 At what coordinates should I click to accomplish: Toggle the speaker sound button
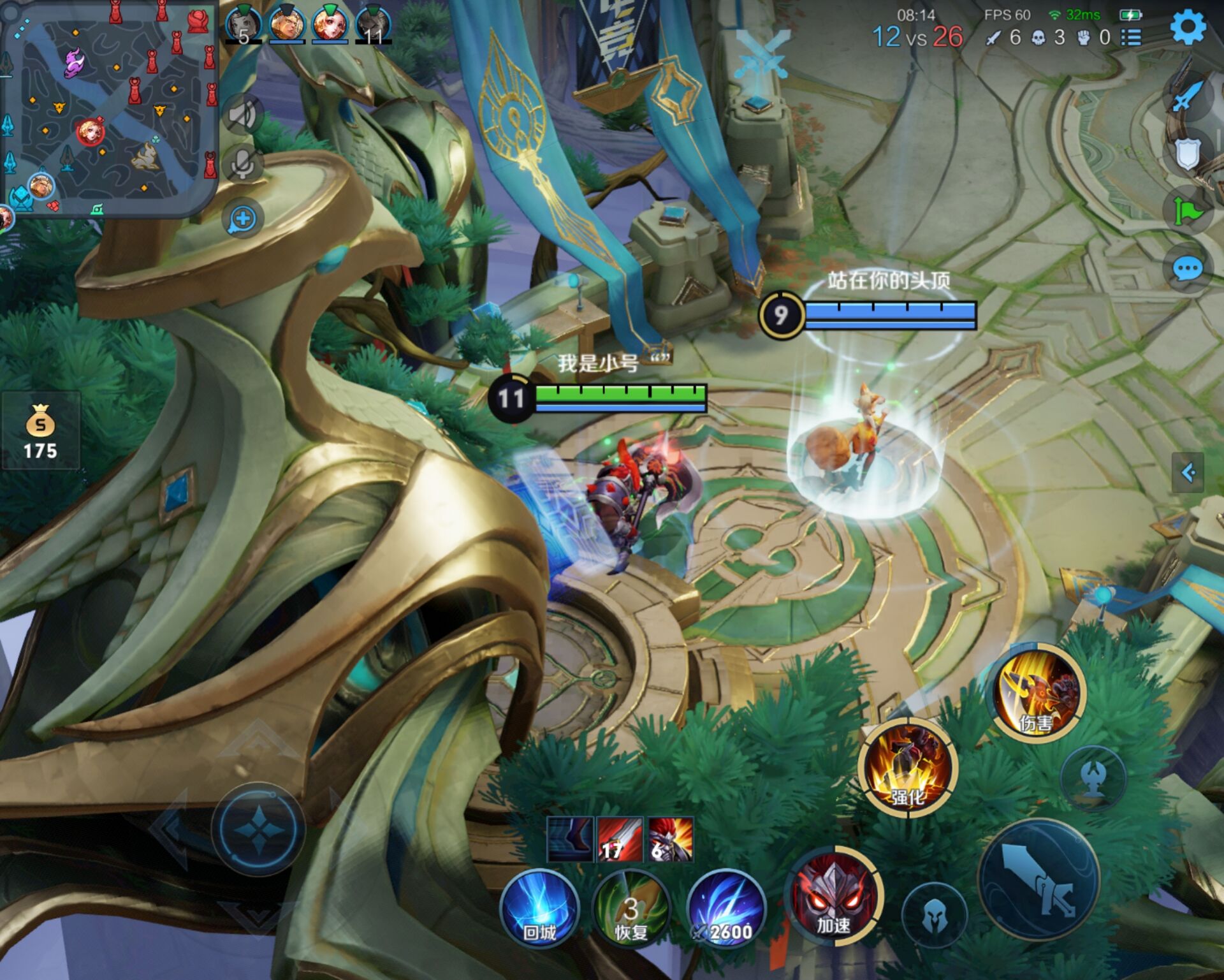point(243,115)
